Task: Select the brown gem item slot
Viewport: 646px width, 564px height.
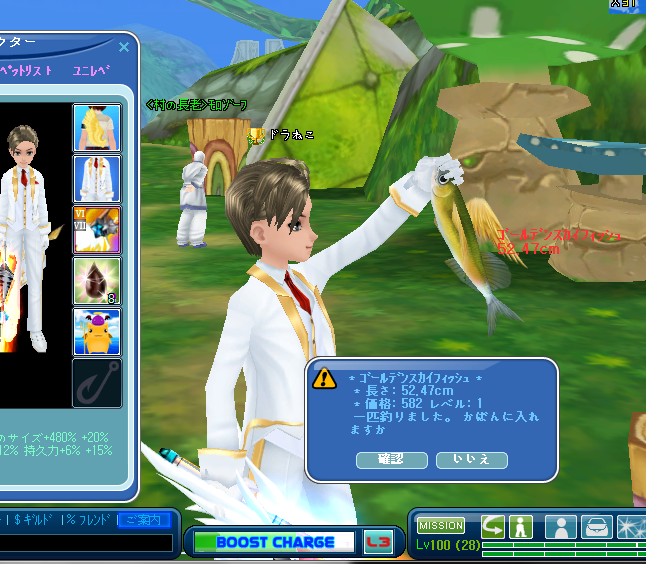Action: (97, 281)
